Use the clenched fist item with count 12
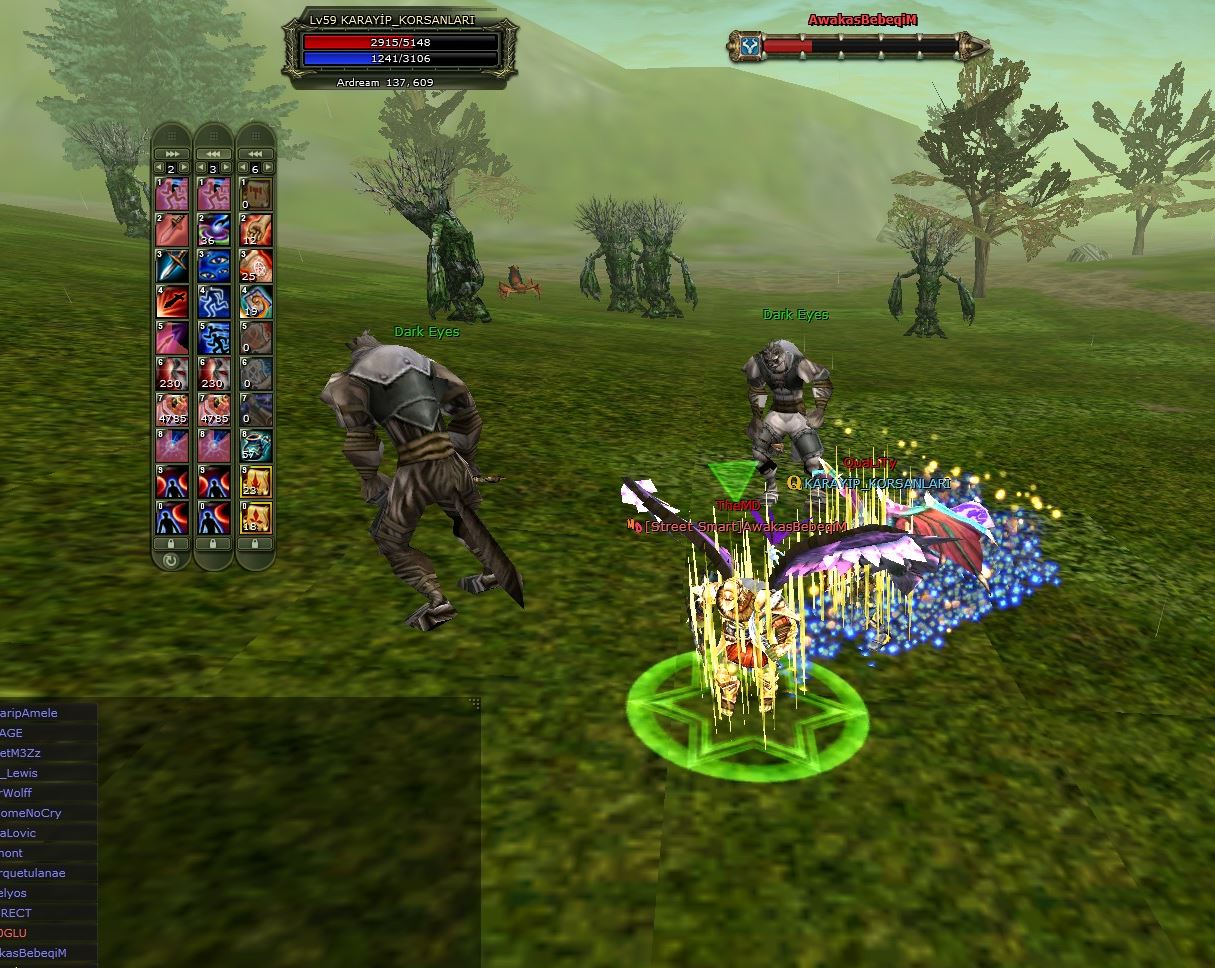 (x=255, y=229)
